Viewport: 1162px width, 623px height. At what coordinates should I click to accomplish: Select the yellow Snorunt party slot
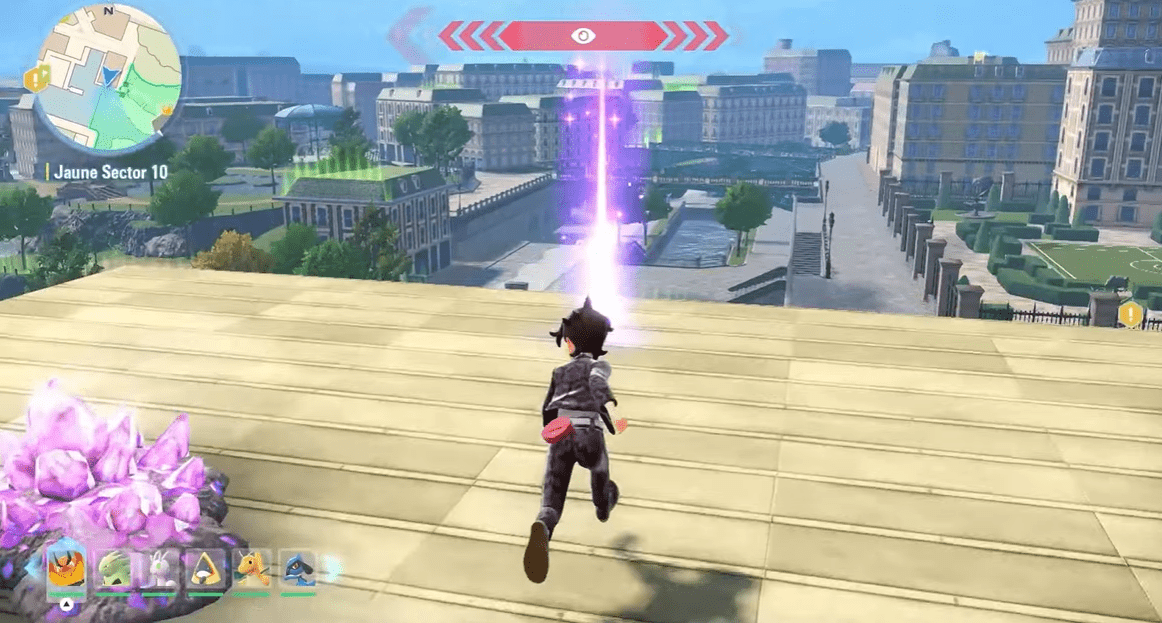206,570
